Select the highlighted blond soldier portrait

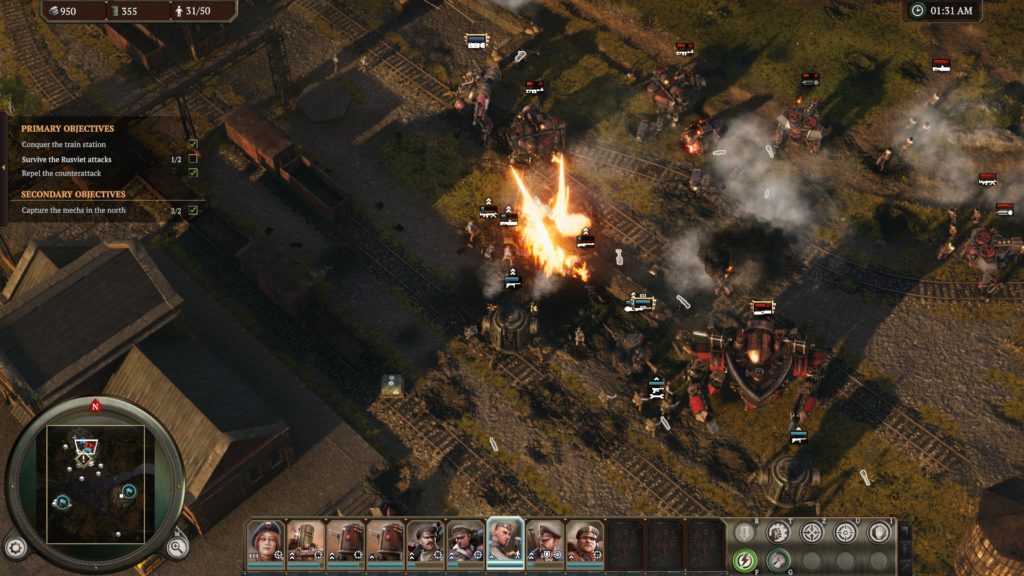tap(505, 542)
